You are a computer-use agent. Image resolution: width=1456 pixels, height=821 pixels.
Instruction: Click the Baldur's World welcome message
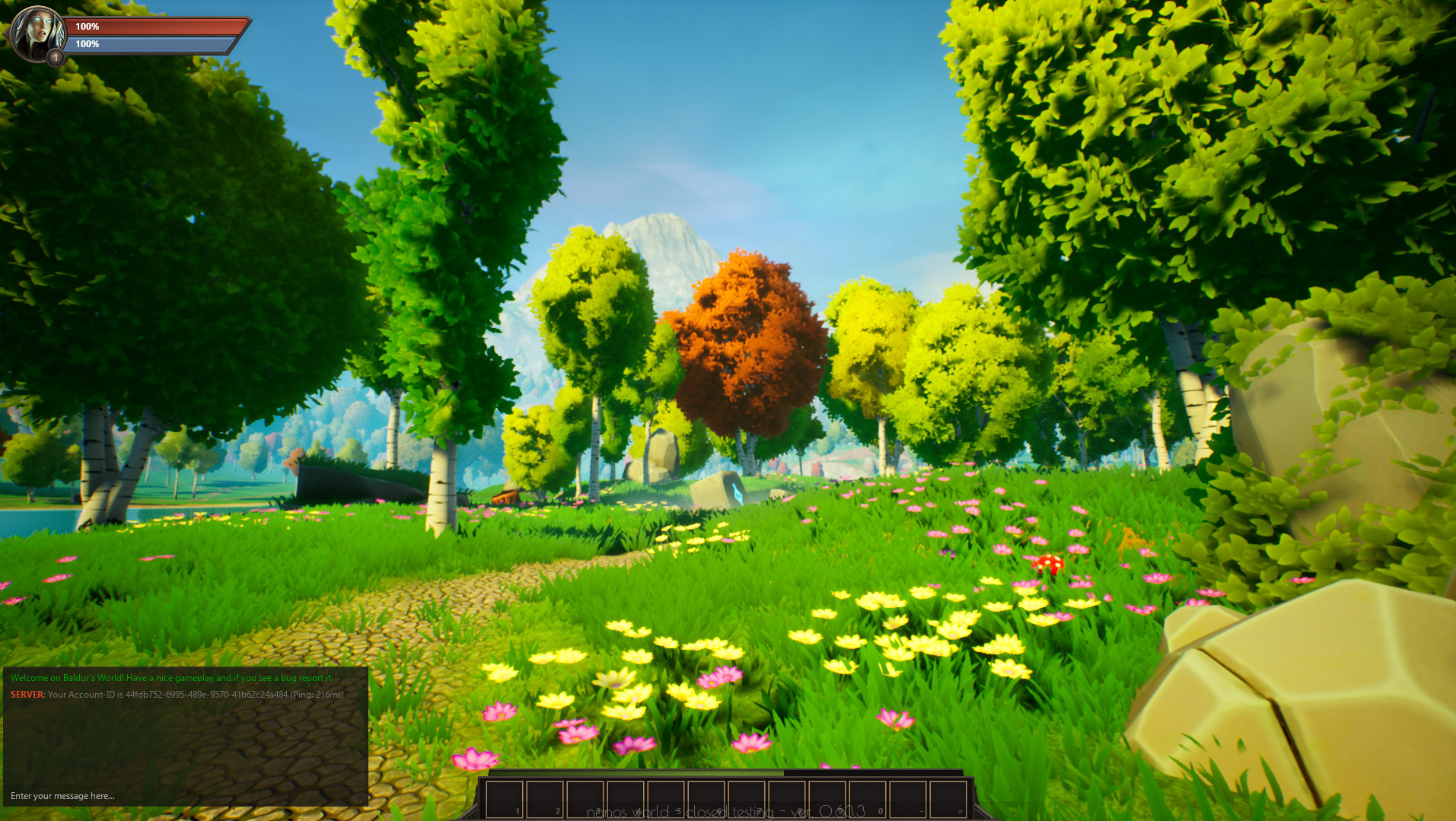tap(170, 677)
